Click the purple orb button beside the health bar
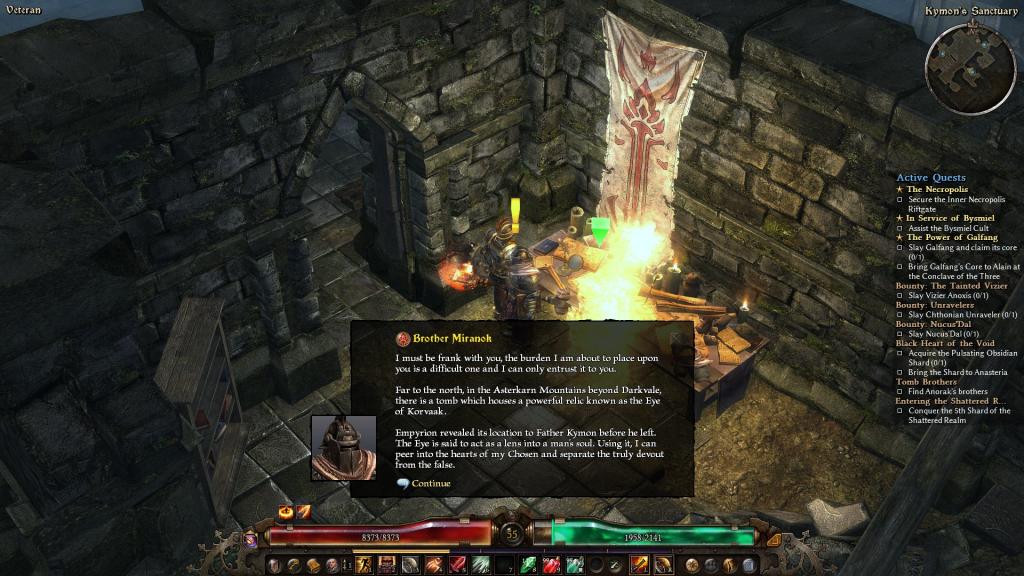 [250, 539]
